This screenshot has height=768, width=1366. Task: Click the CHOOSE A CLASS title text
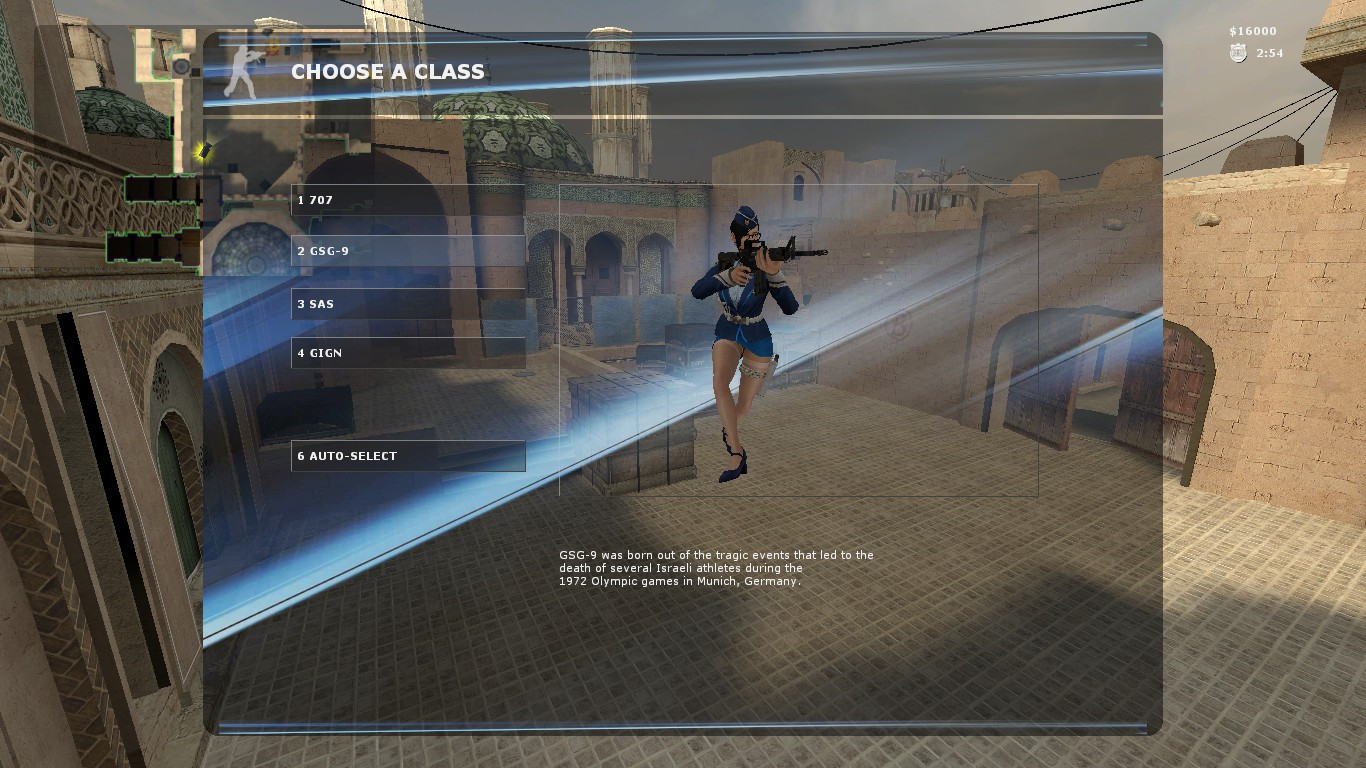(x=387, y=71)
